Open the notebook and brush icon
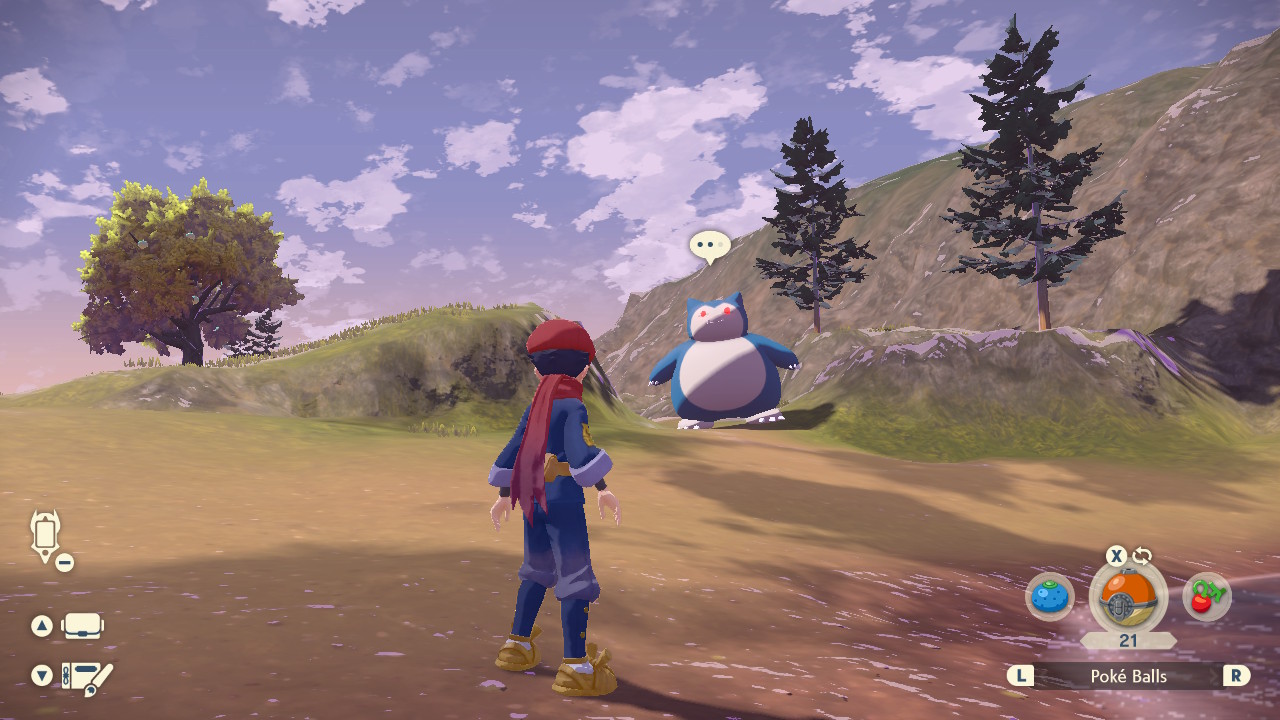Screen dimensions: 1280x720 click(x=87, y=678)
